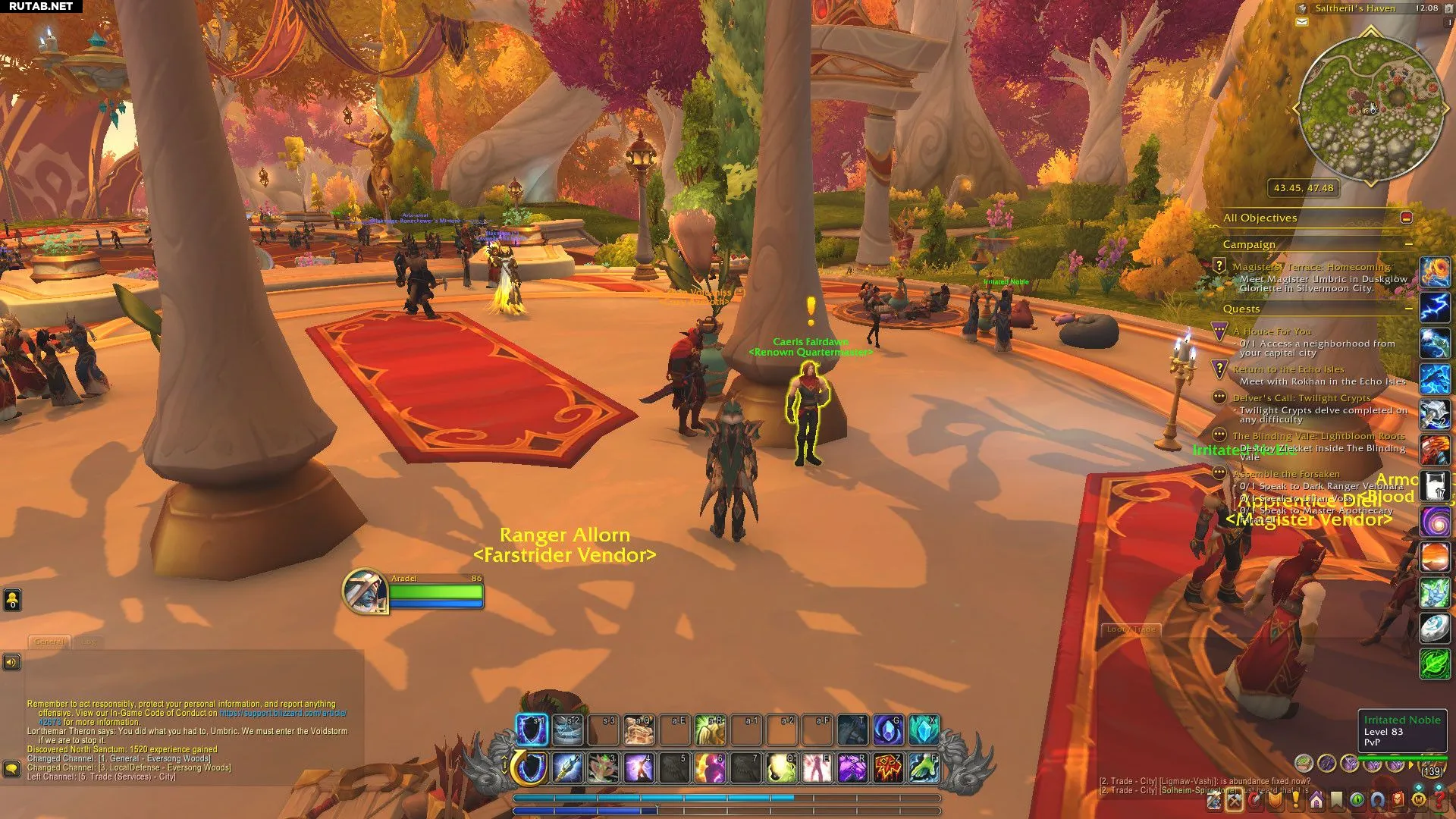Use the lightning staff ability in slot 2
Viewport: 1456px width, 819px height.
tap(567, 768)
